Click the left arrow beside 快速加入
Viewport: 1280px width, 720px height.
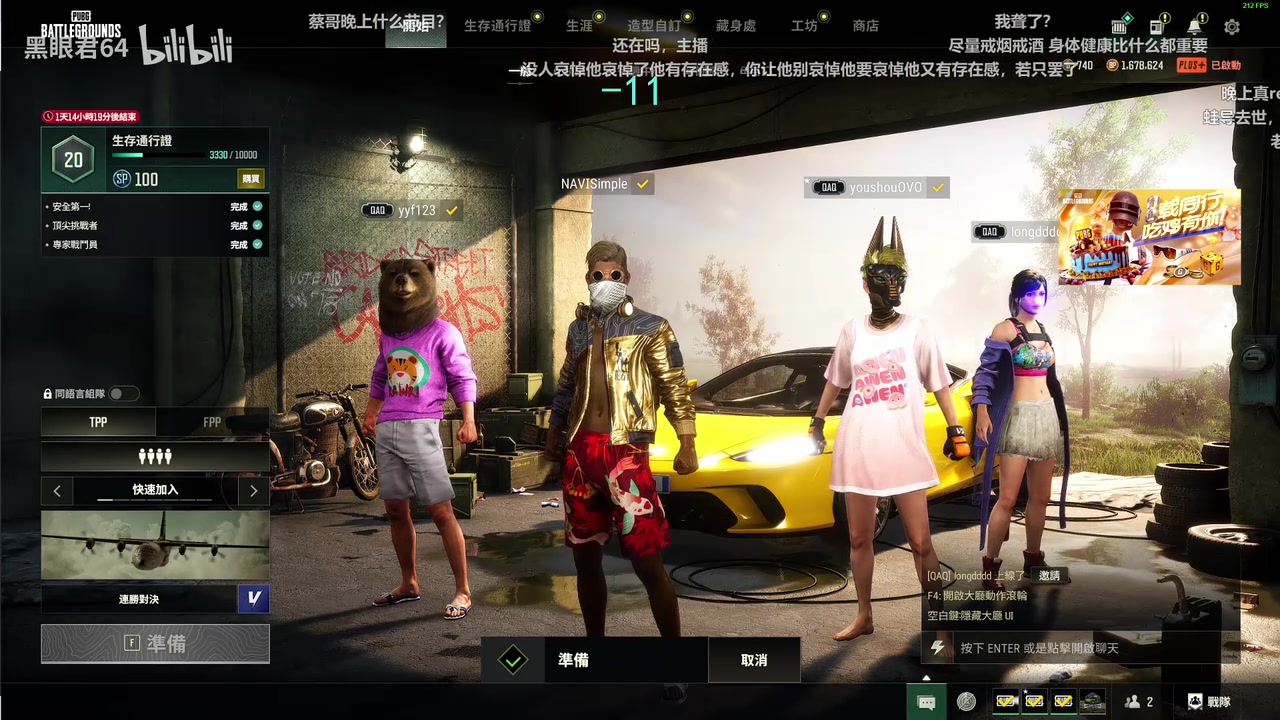coord(57,490)
